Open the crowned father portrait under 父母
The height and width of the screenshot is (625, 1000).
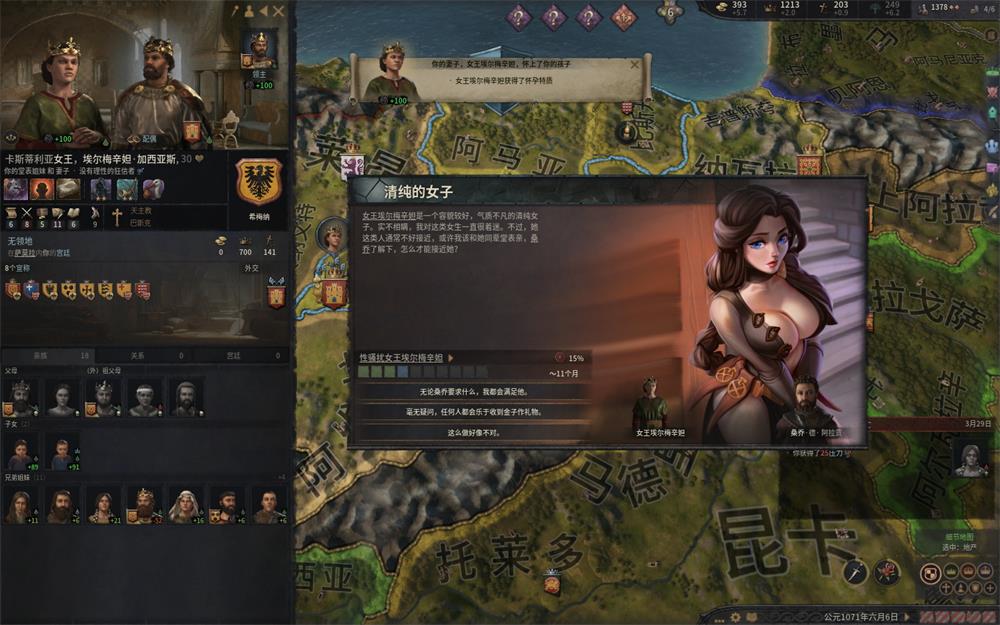click(21, 397)
